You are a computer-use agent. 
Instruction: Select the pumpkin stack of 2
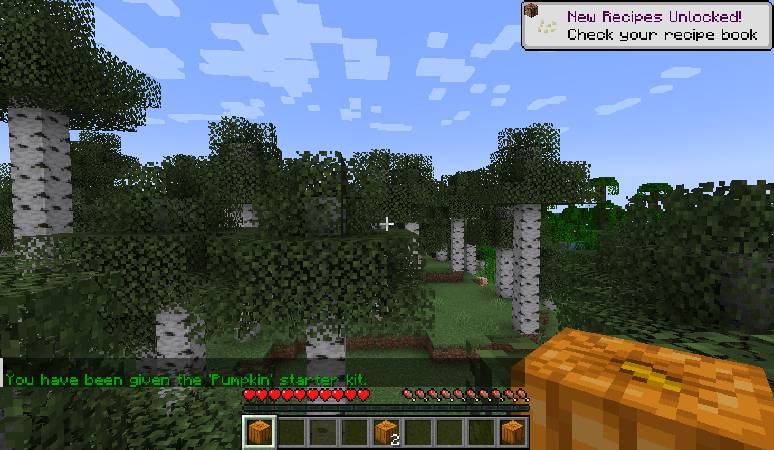pos(386,432)
